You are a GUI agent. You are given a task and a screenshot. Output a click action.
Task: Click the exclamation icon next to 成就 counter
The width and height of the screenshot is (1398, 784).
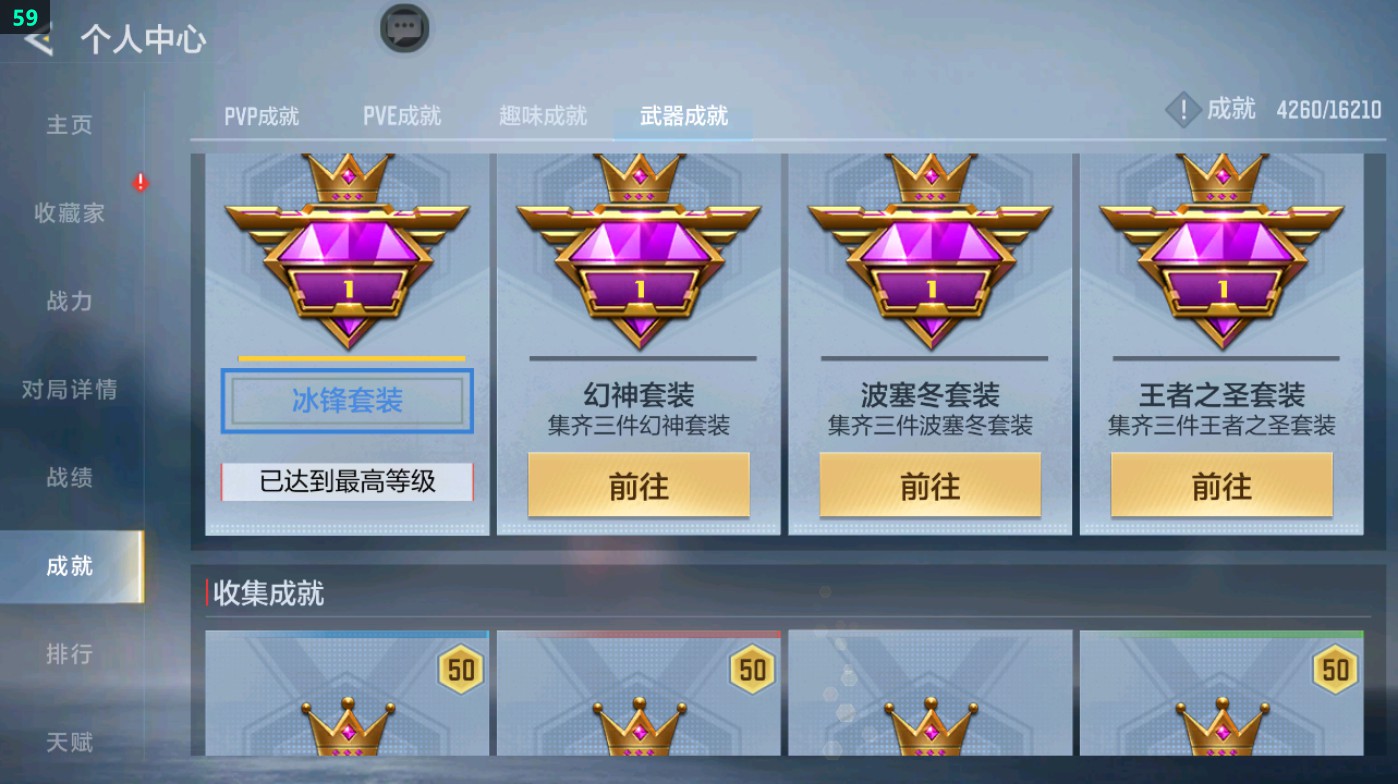pos(1184,110)
